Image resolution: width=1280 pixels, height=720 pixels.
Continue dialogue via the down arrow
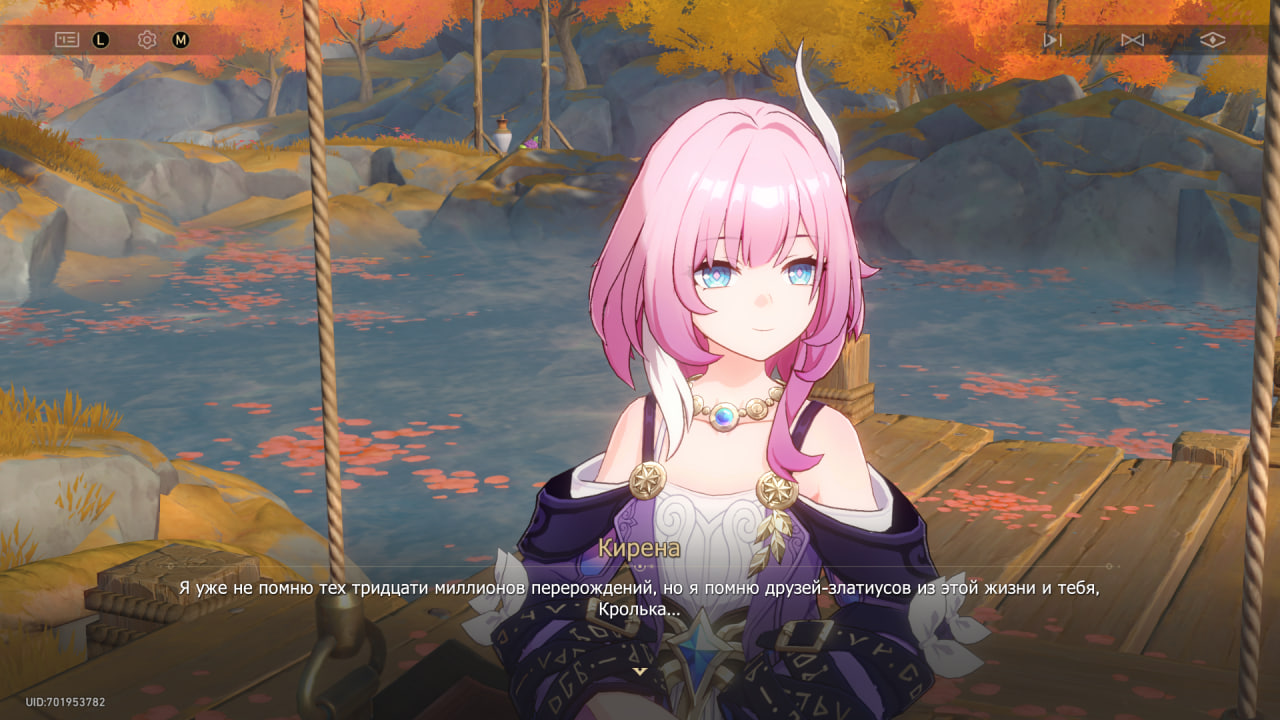(640, 671)
